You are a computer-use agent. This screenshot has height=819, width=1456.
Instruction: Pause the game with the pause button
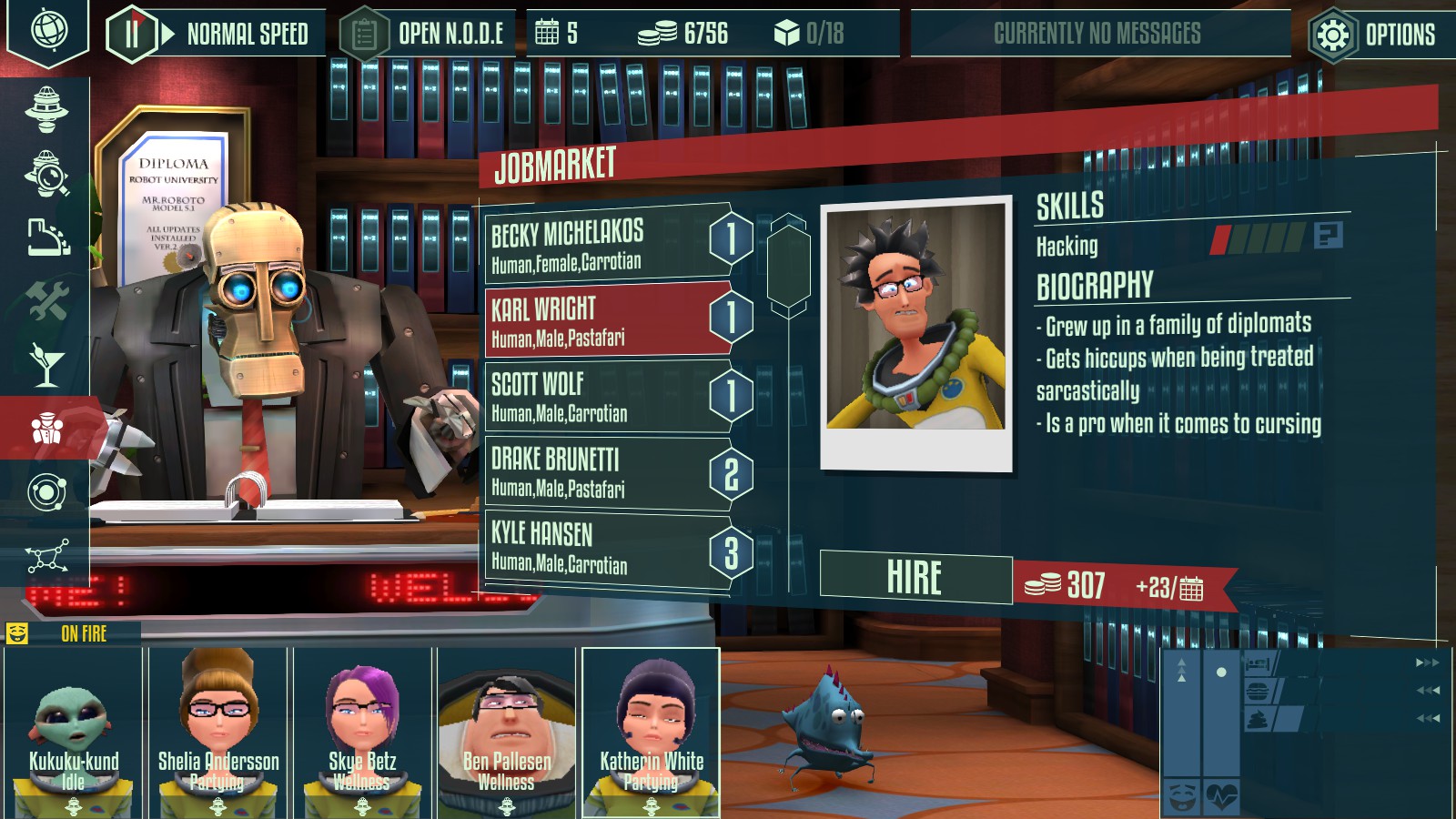(x=131, y=35)
